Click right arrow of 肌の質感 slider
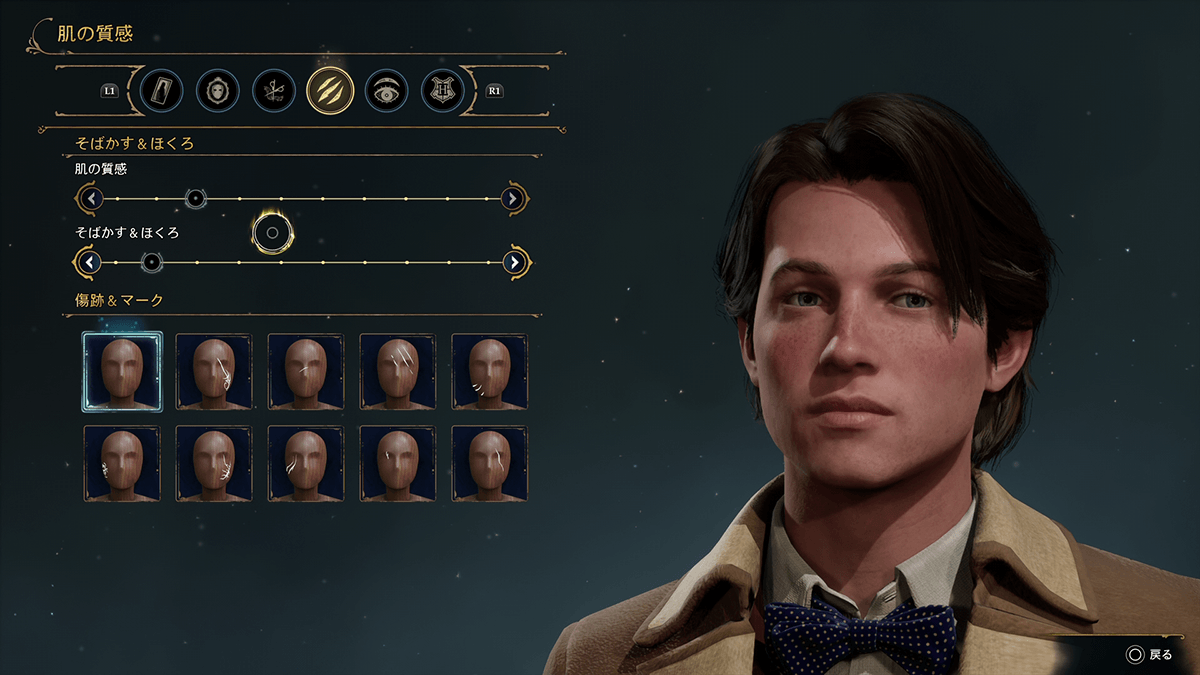Viewport: 1200px width, 675px height. tap(513, 199)
